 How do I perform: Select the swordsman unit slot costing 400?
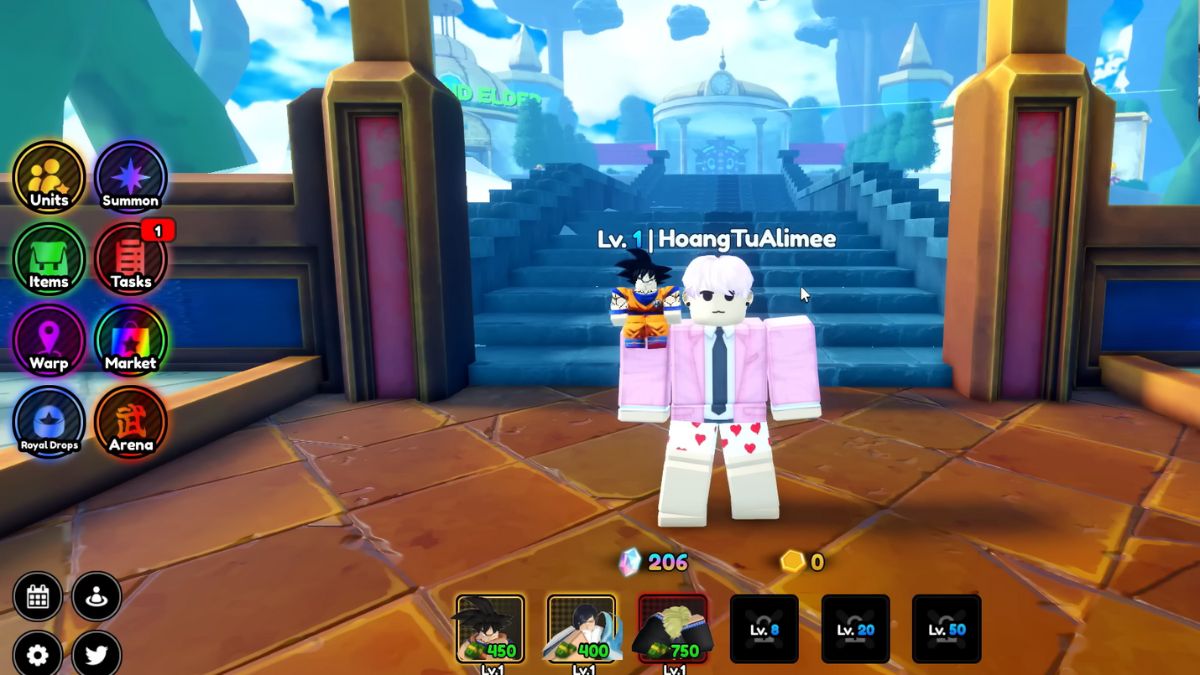[x=581, y=629]
